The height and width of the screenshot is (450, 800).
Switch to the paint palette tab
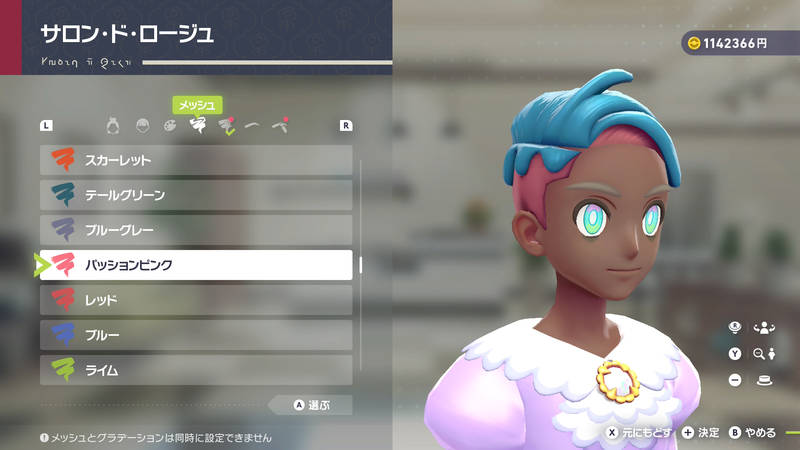tap(169, 126)
